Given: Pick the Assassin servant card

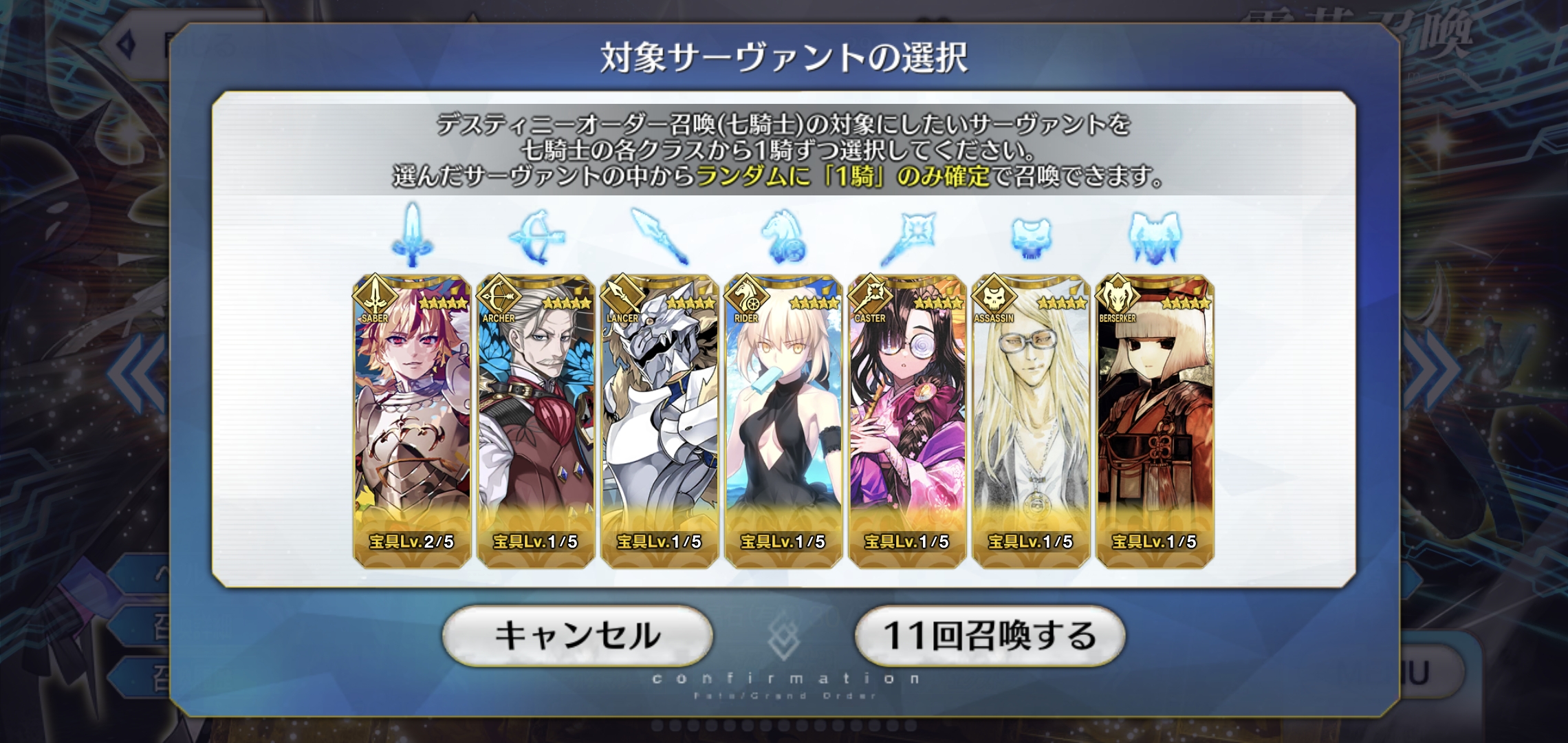Looking at the screenshot, I should tap(1031, 421).
